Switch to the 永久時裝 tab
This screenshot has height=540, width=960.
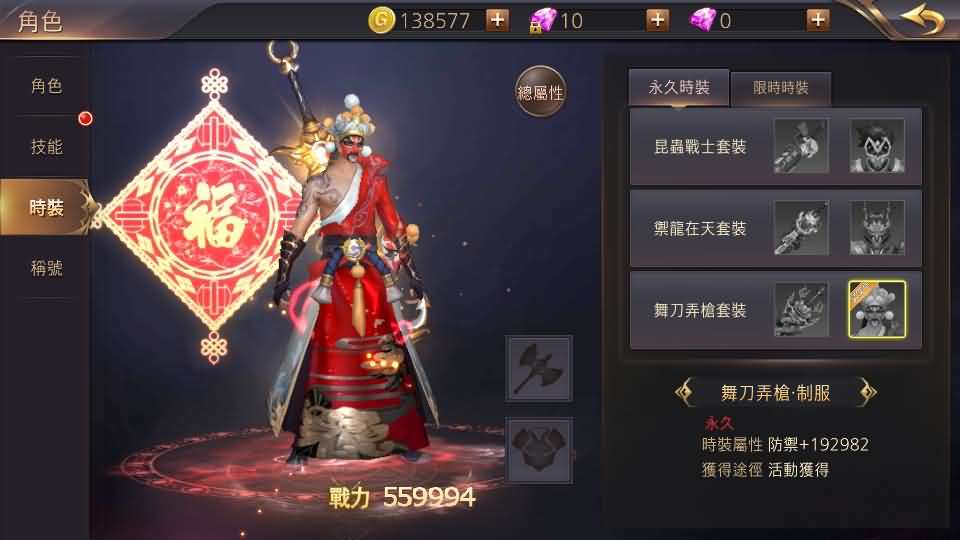pos(679,88)
